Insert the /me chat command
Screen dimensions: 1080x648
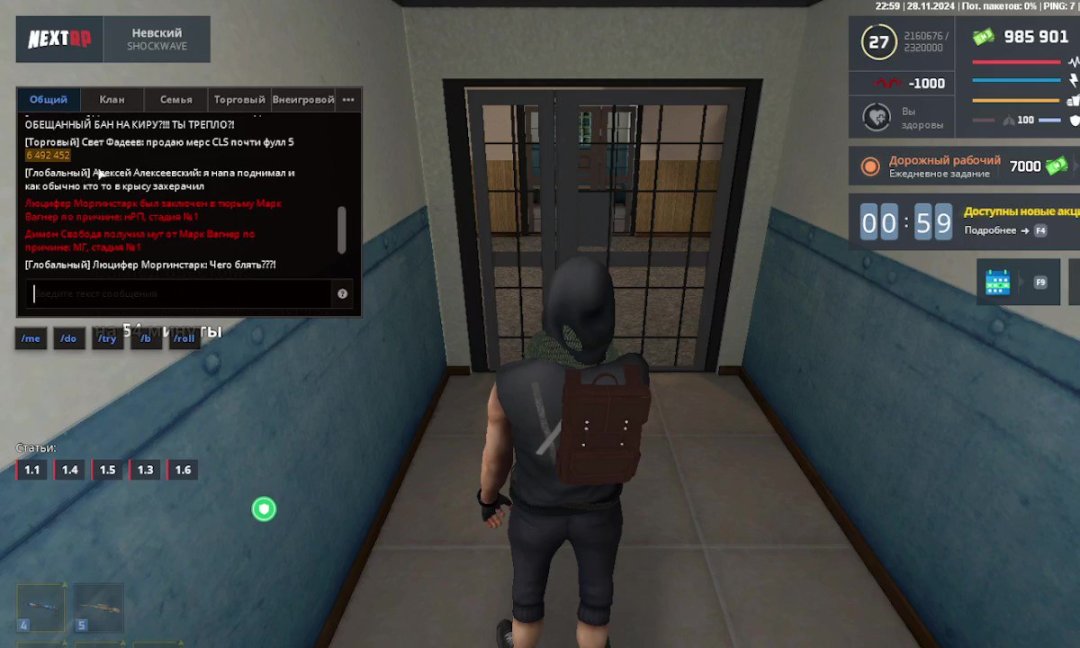click(x=31, y=339)
